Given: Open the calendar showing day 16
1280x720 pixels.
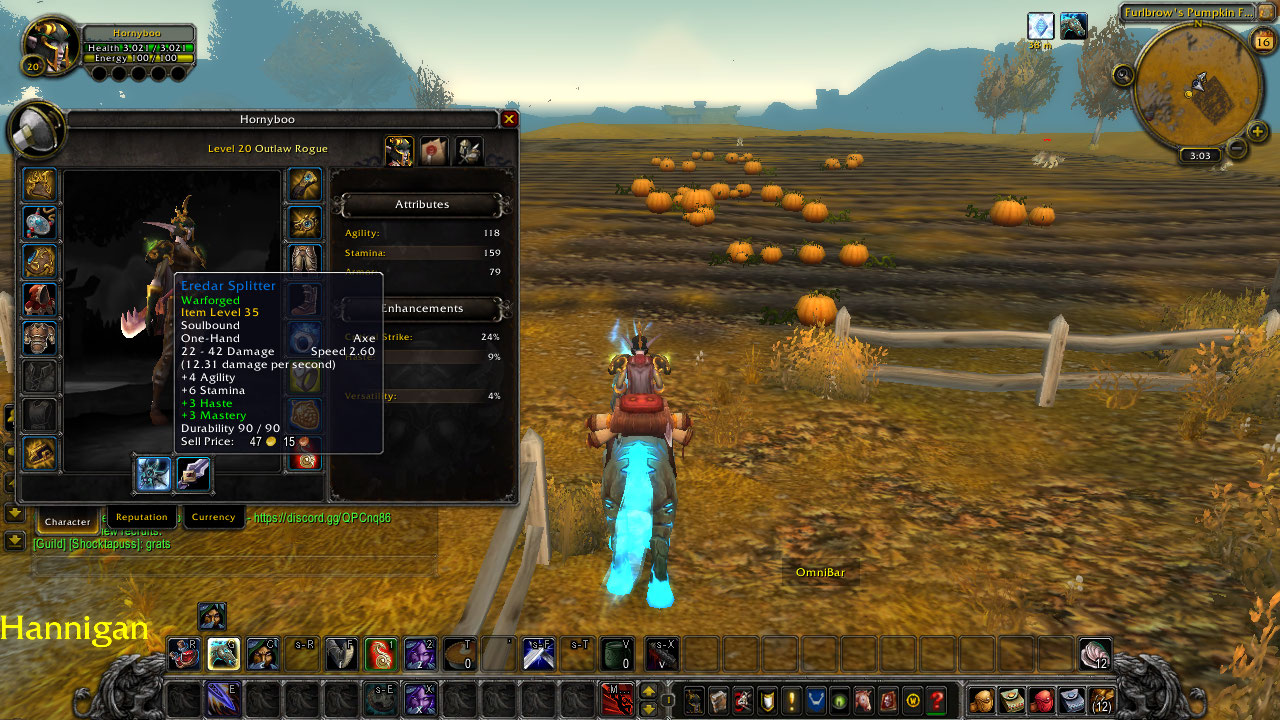Looking at the screenshot, I should [1262, 40].
